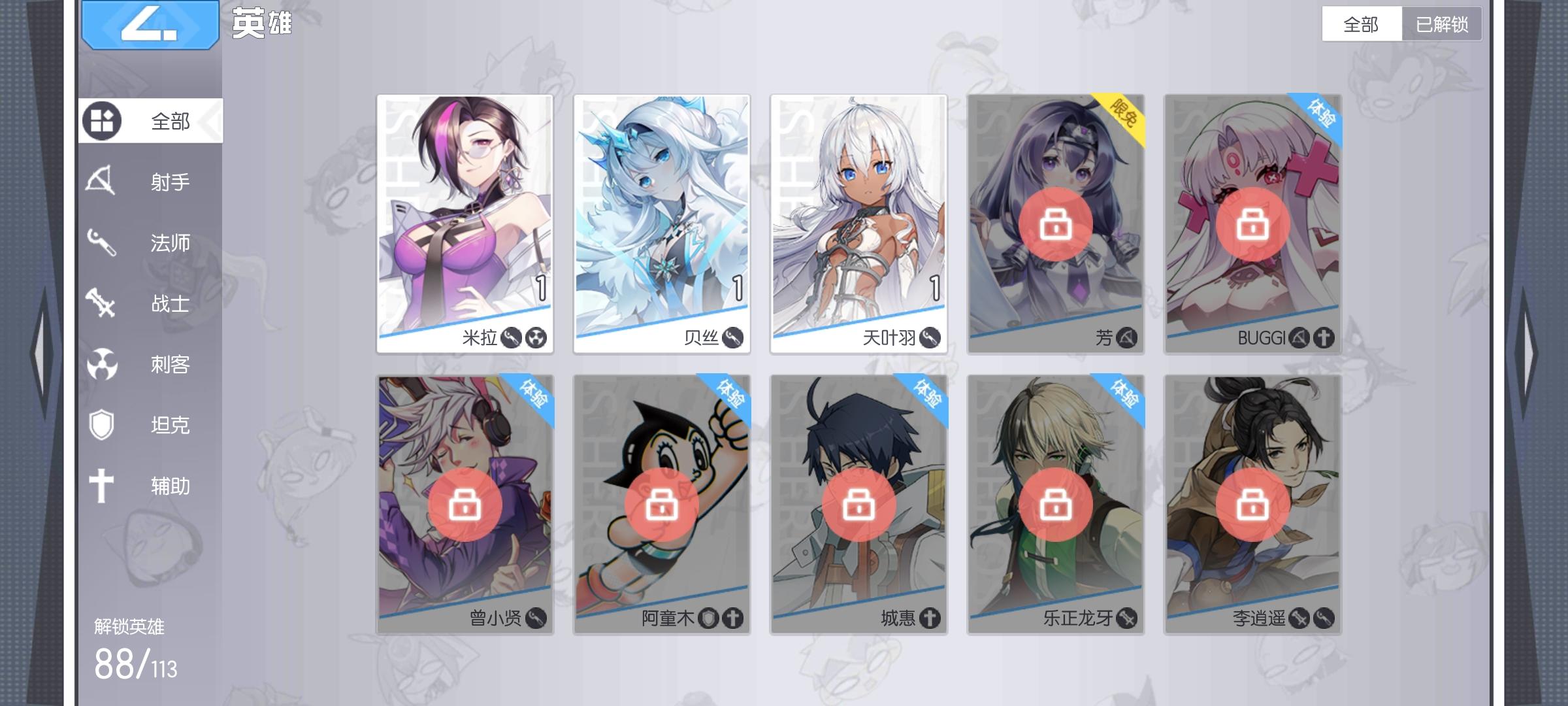This screenshot has width=1568, height=706.
Task: Click the 全部 grid icon in the sidebar
Action: [x=103, y=120]
